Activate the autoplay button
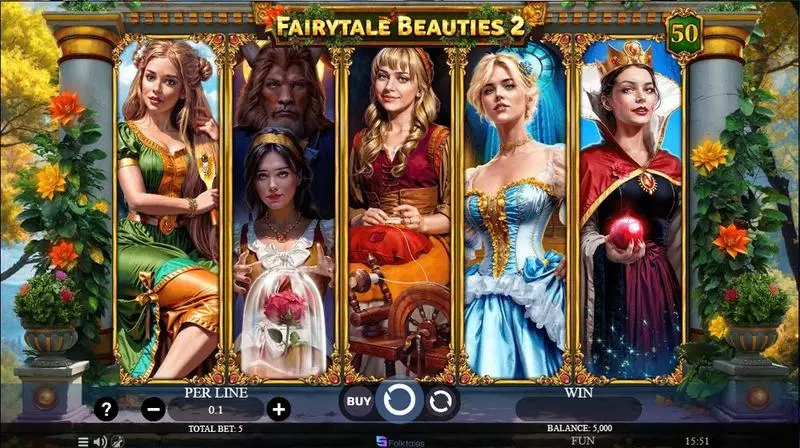 point(440,402)
